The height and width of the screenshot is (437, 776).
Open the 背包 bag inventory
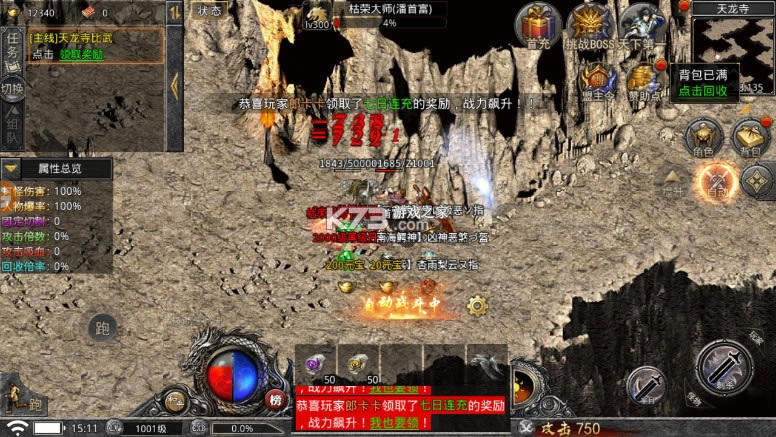(748, 136)
